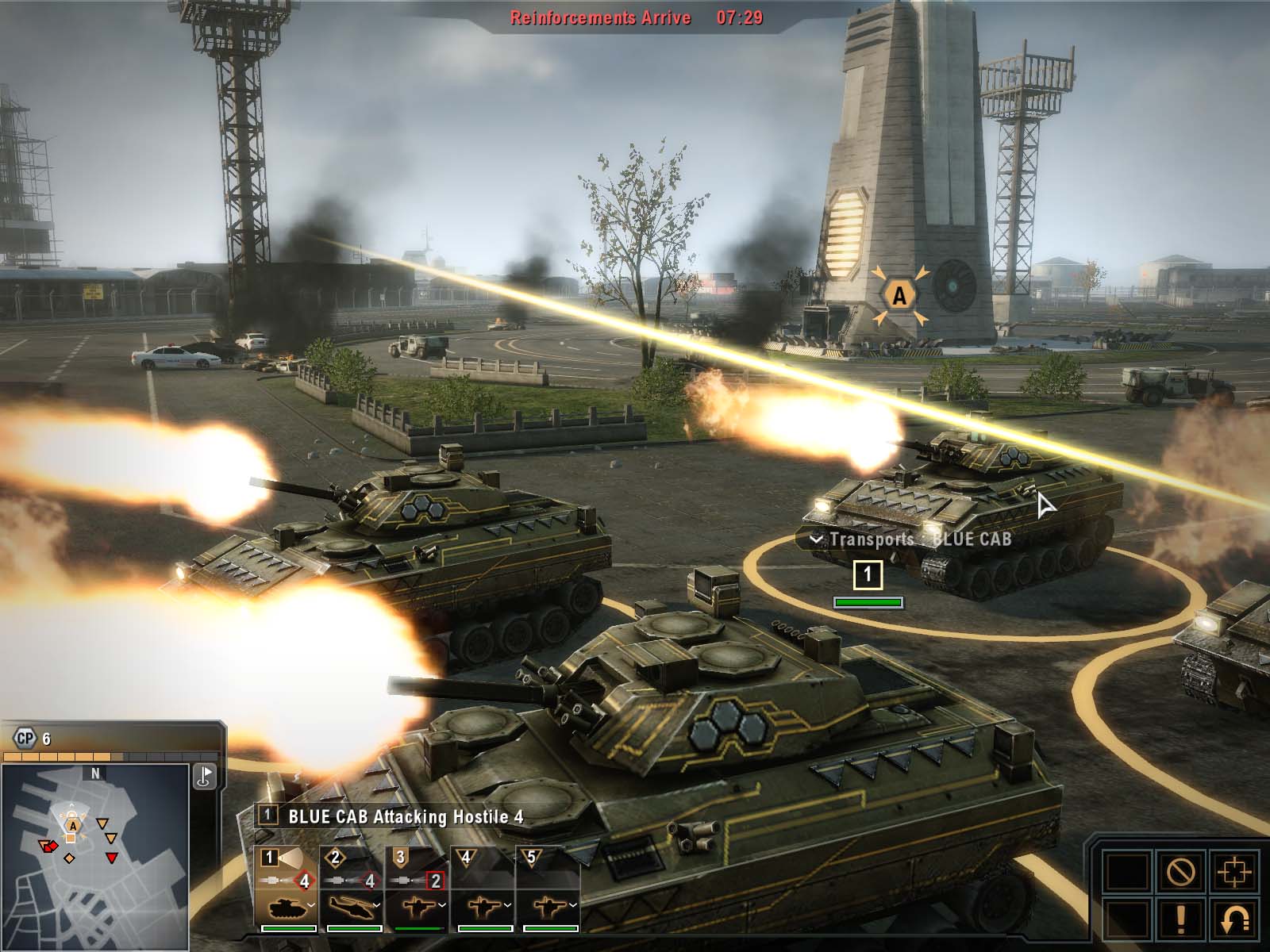Open dropdown arrow on helicopter unit card
The height and width of the screenshot is (952, 1270).
[x=376, y=905]
